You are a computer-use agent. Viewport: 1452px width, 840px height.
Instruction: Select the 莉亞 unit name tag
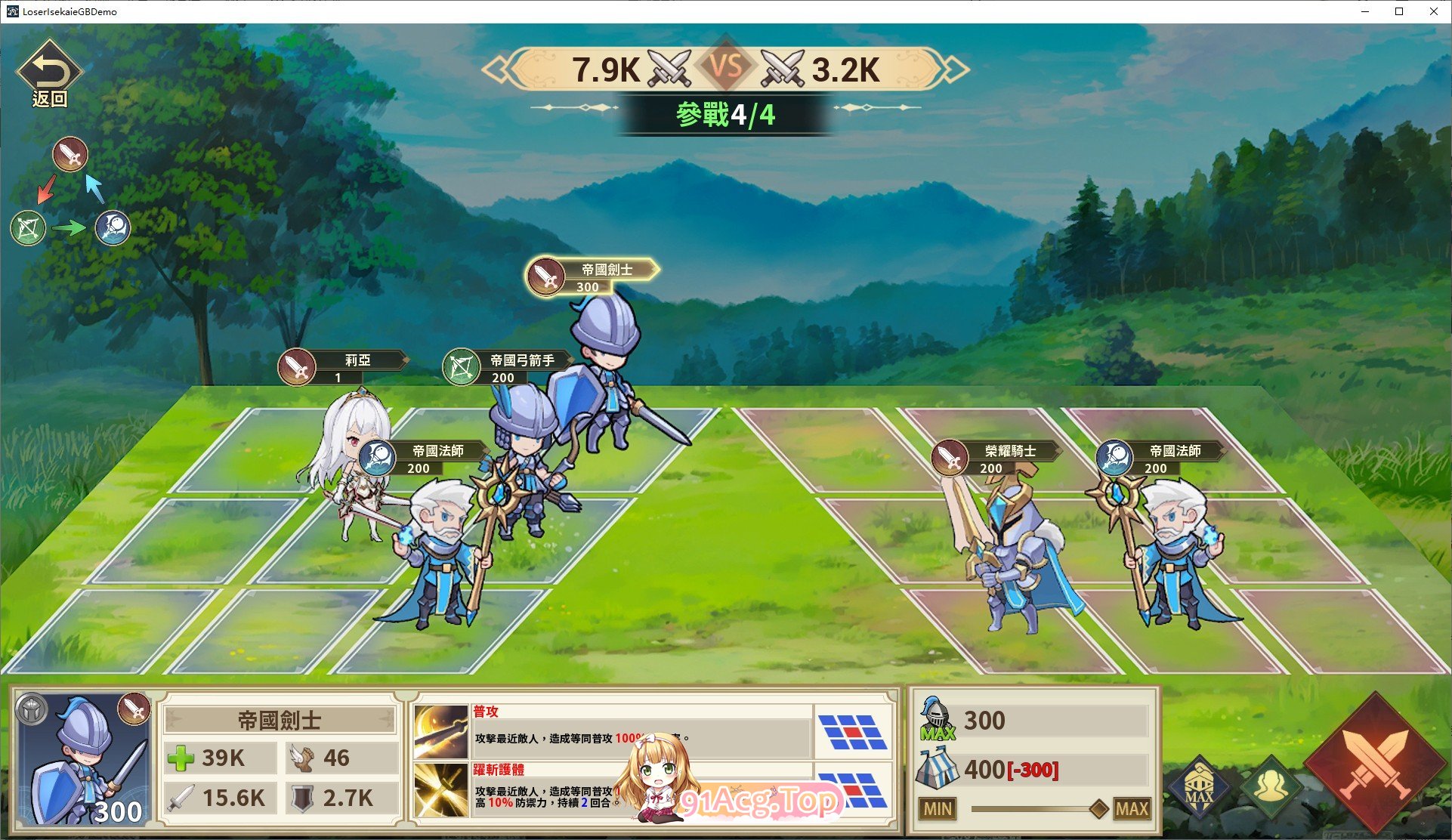(344, 367)
